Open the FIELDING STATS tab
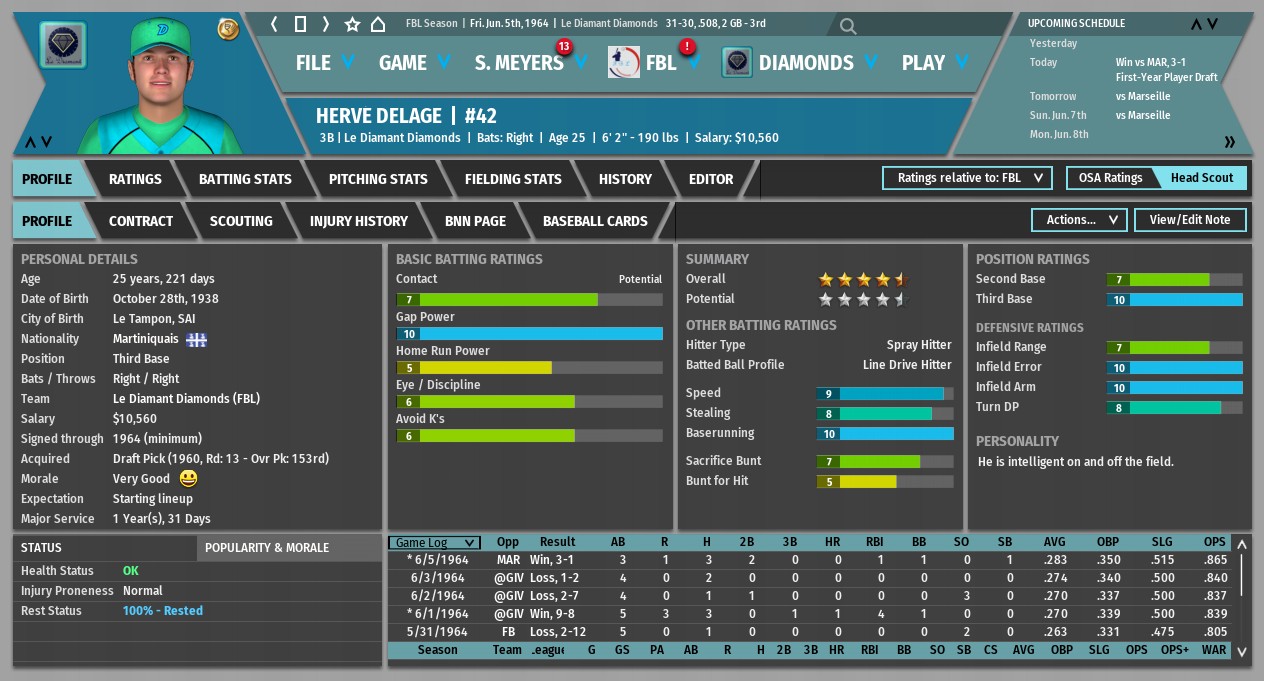 pos(513,179)
